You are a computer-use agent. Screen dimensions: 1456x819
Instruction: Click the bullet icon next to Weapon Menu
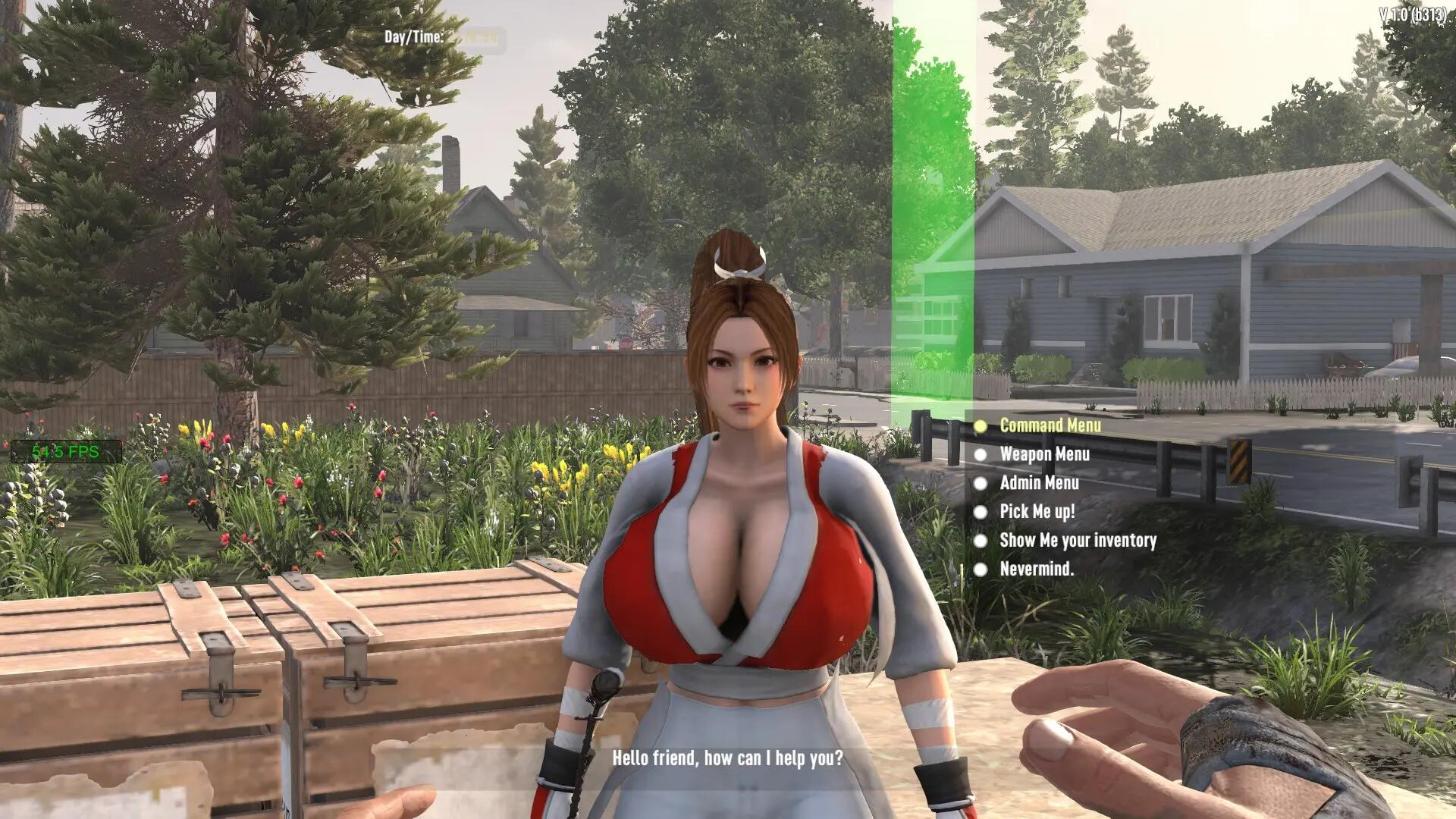click(x=981, y=455)
